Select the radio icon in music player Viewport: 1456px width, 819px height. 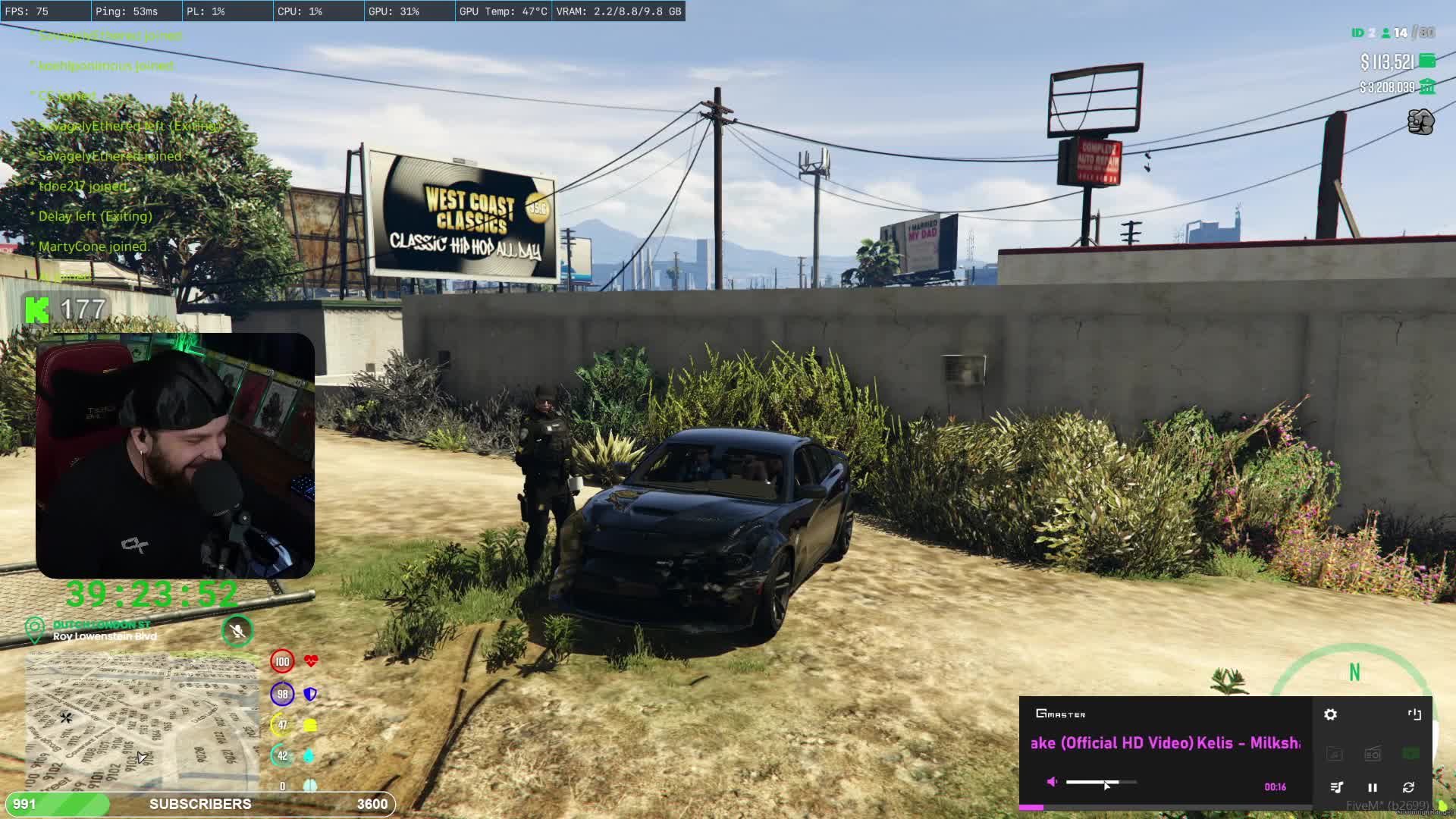click(1372, 754)
